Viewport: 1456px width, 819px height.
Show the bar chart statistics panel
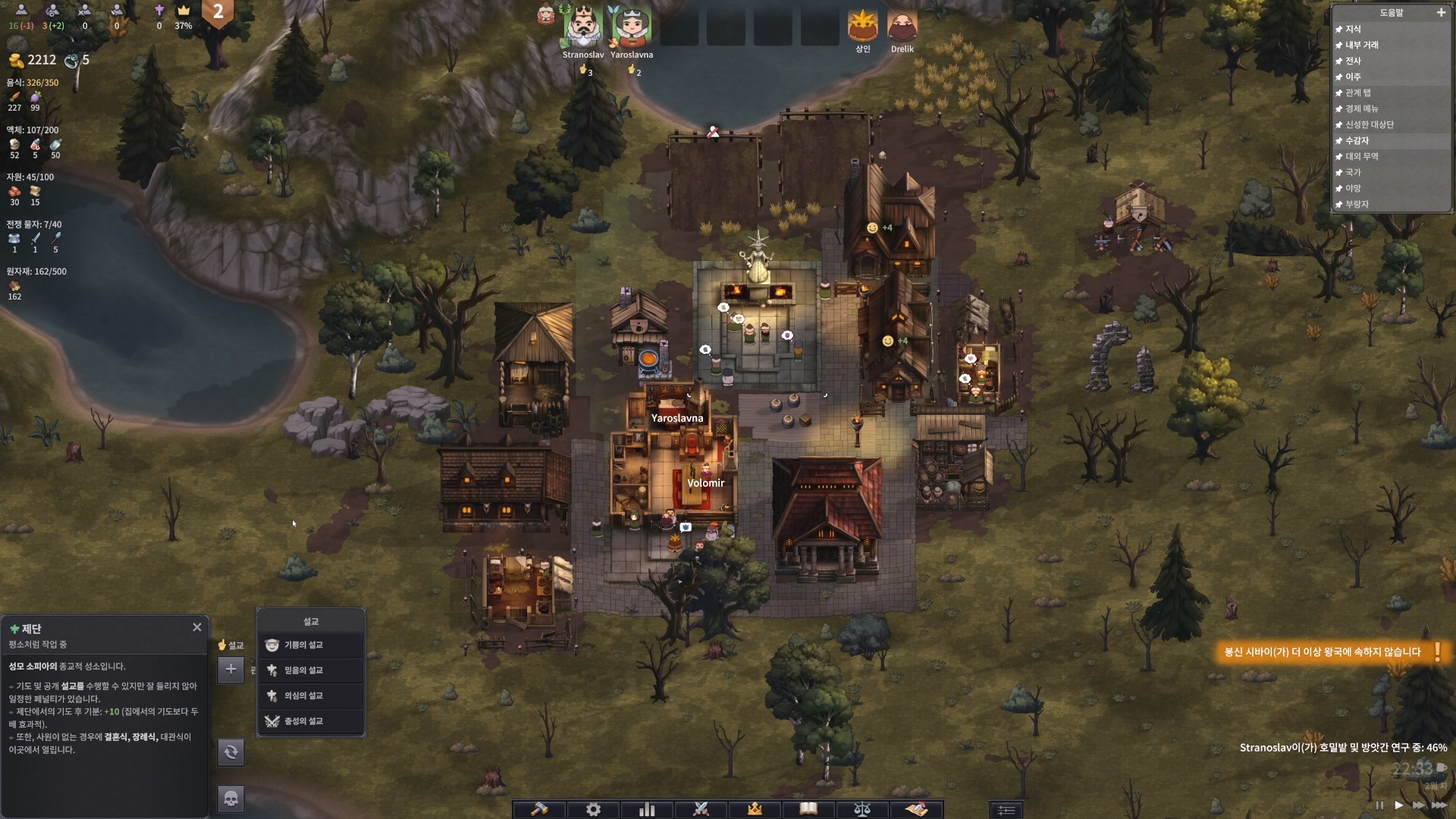[647, 809]
